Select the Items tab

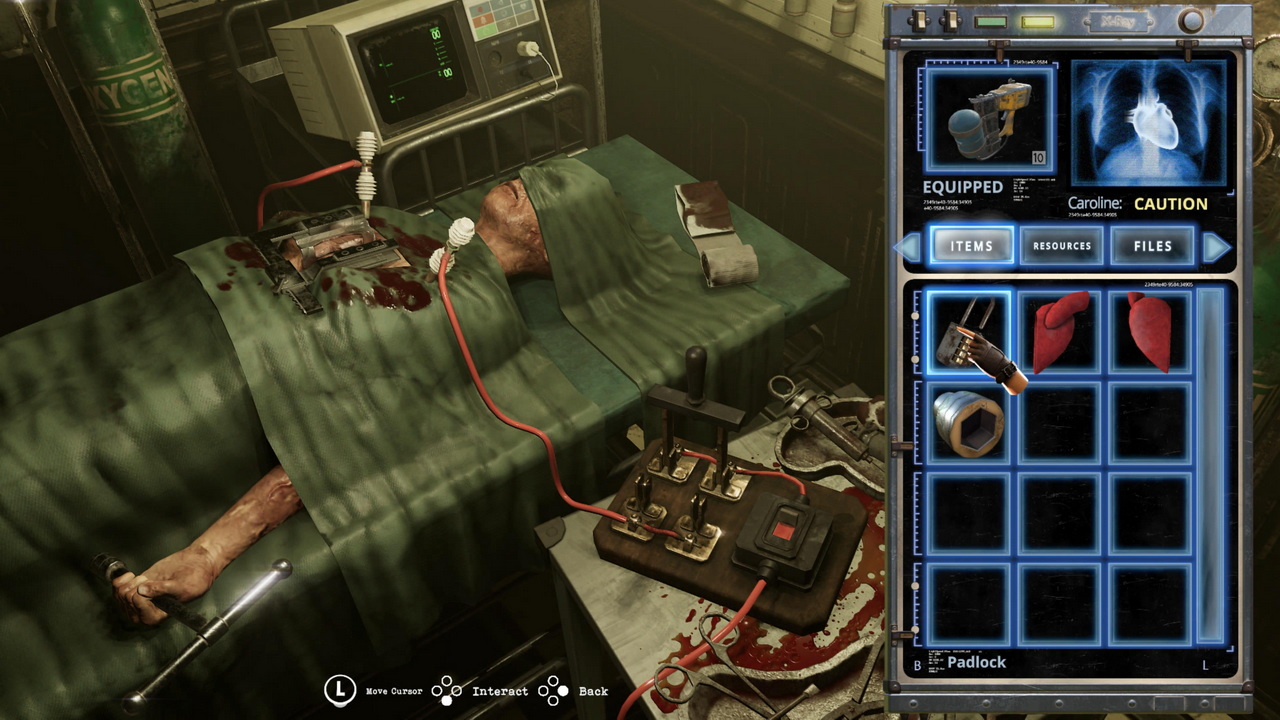point(971,246)
